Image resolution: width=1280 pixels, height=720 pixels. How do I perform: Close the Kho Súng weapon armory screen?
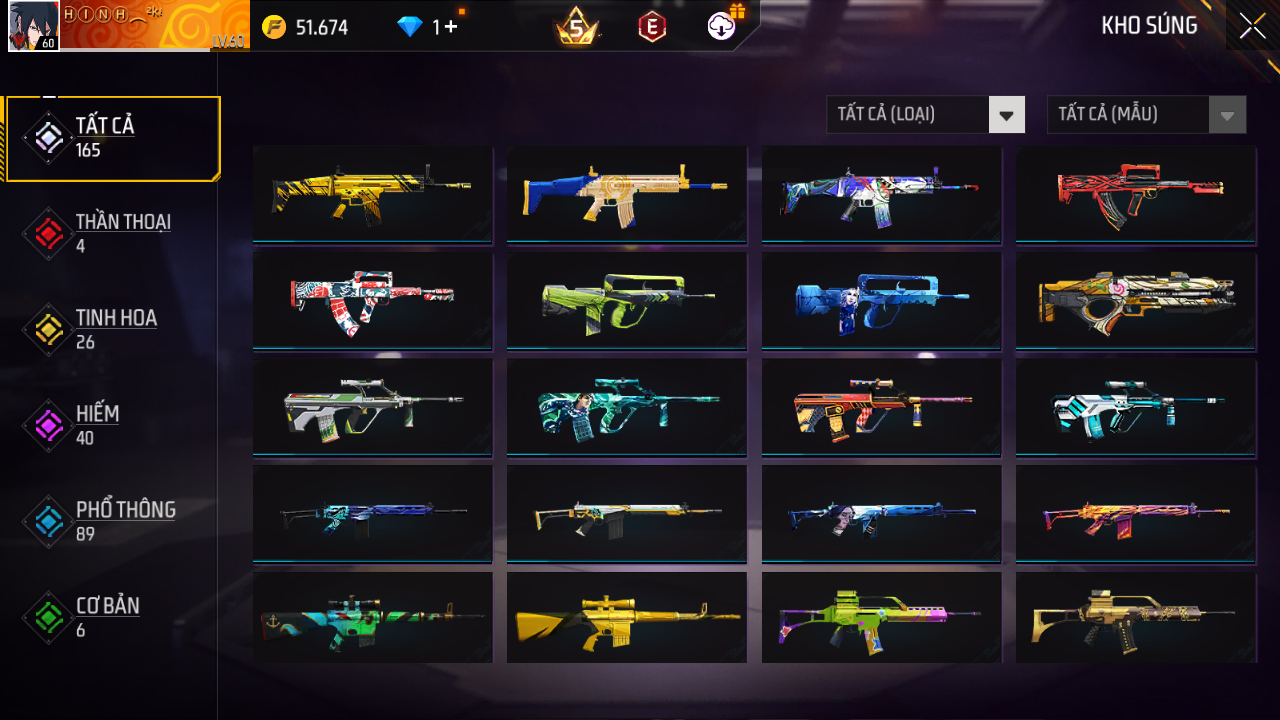coord(1252,27)
